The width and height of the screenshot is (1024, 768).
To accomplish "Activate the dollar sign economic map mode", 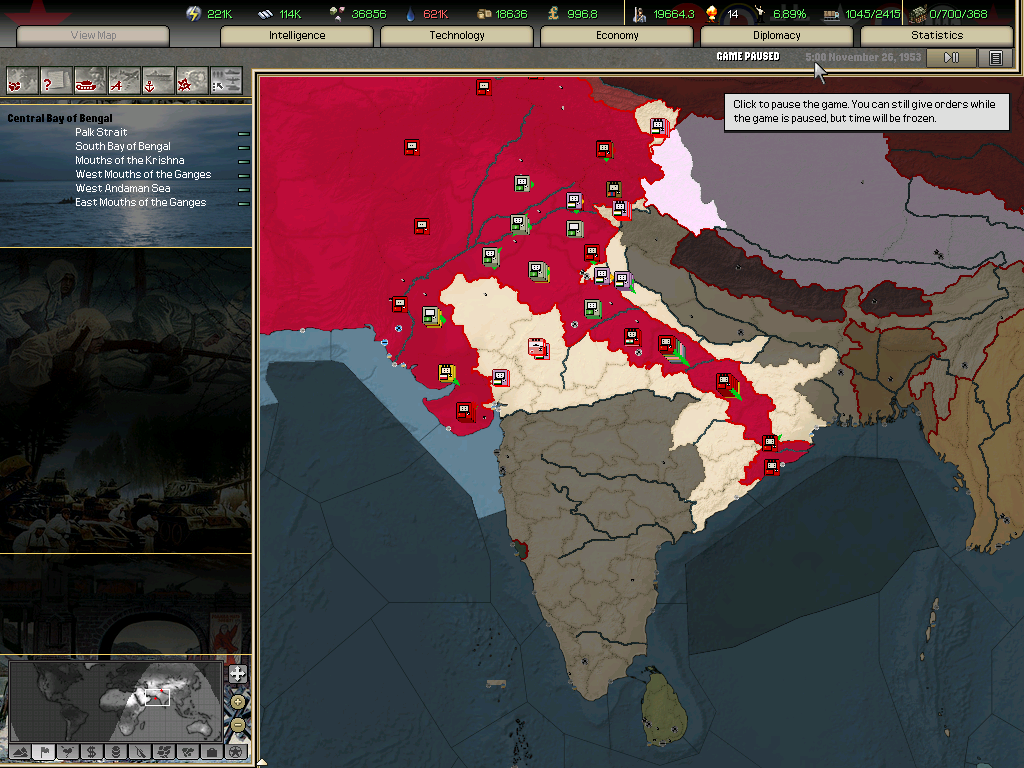I will [91, 751].
